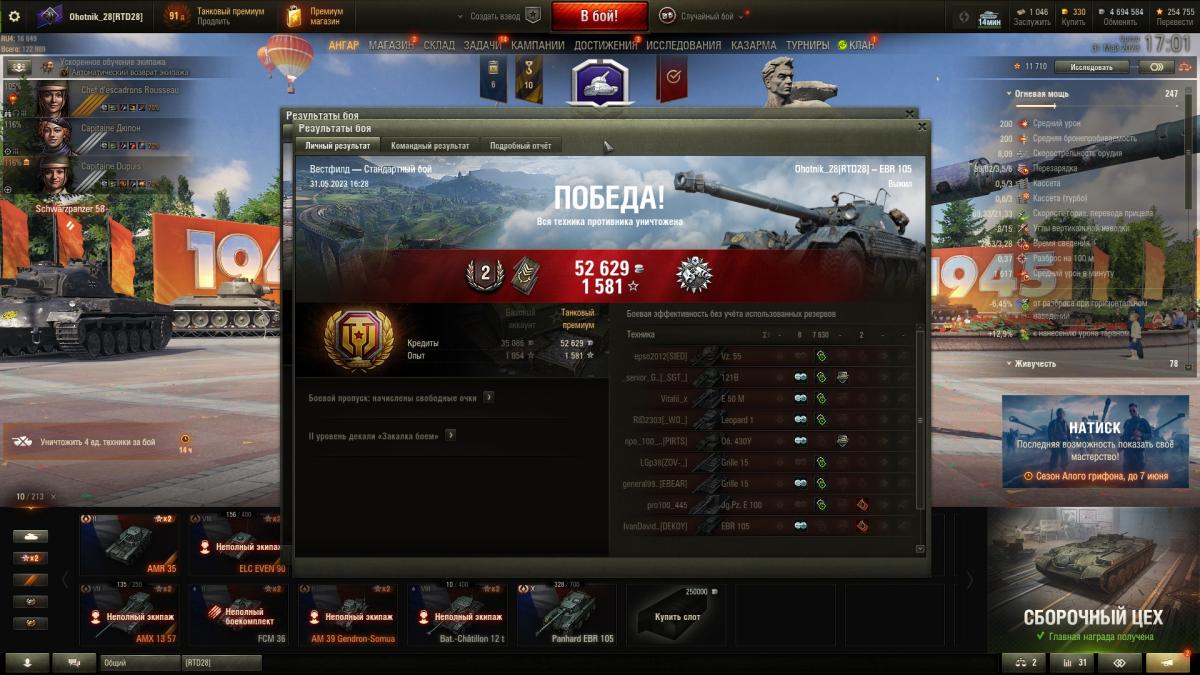The image size is (1200, 675).
Task: Buy a new garage slot
Action: pyautogui.click(x=679, y=614)
